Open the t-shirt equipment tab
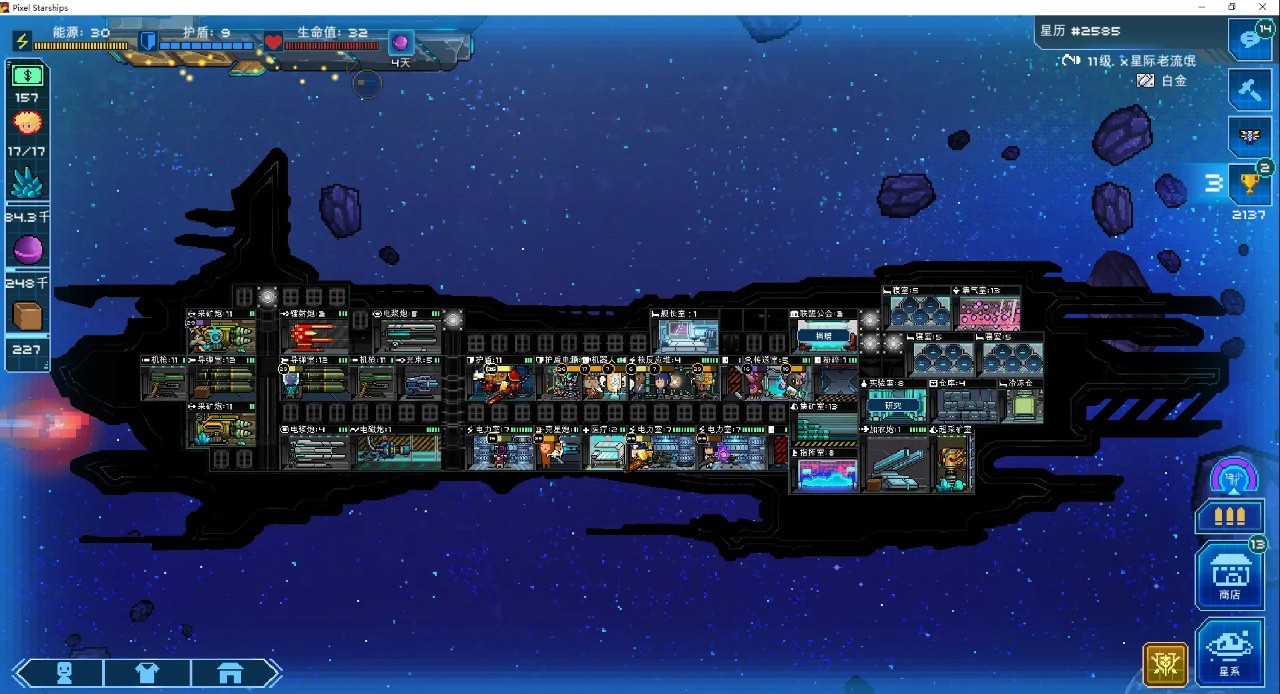Screen dimensions: 1280x694 [147, 673]
